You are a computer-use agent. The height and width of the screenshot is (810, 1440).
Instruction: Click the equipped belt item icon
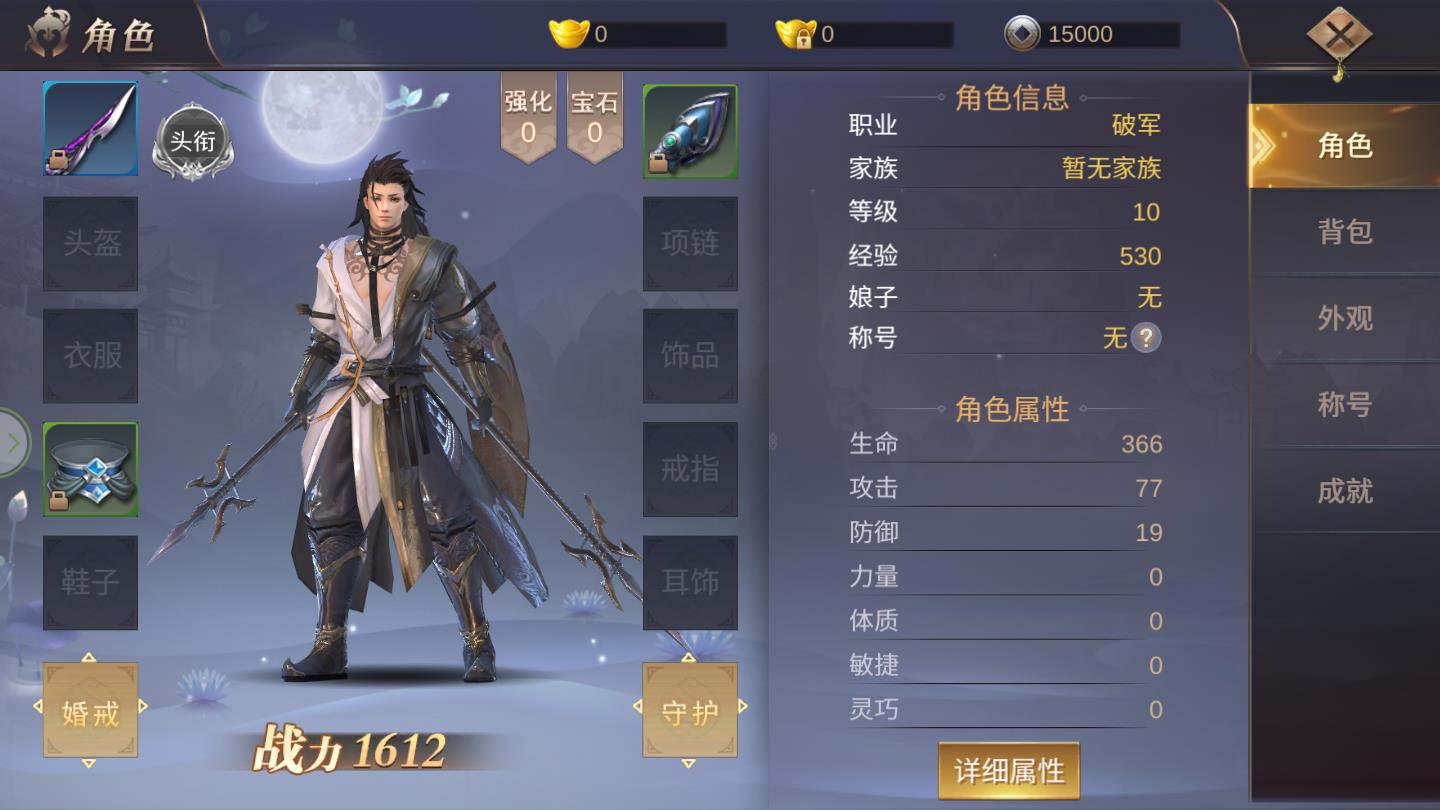click(x=89, y=467)
